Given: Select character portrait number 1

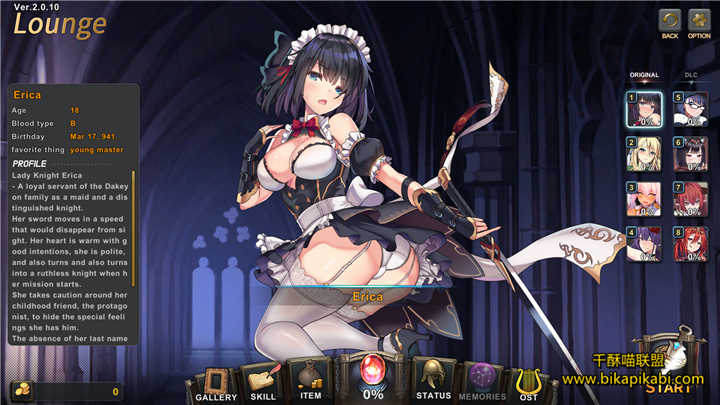Looking at the screenshot, I should click(x=643, y=109).
